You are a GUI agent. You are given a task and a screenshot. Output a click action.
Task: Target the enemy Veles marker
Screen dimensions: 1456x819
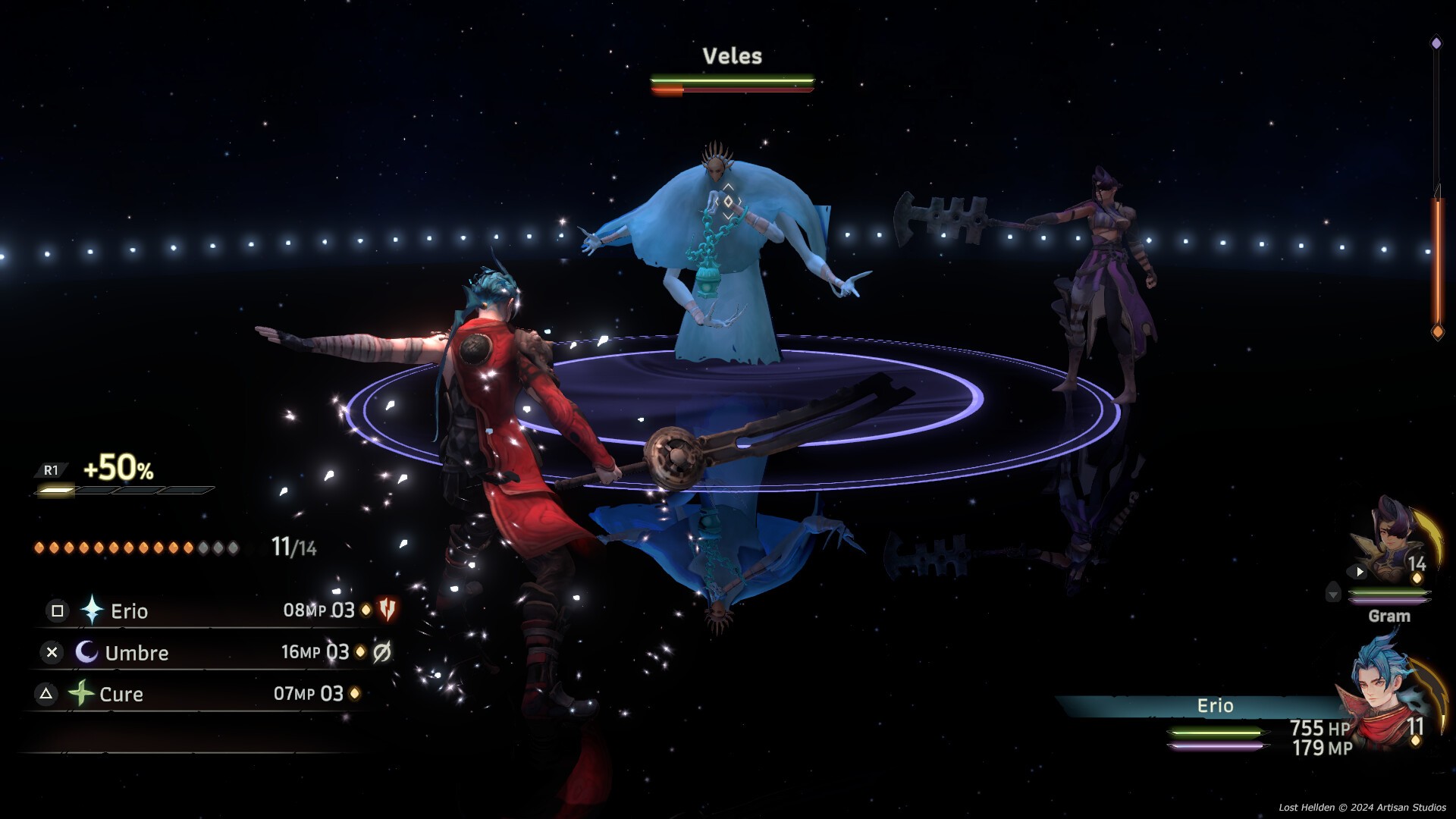pyautogui.click(x=728, y=202)
